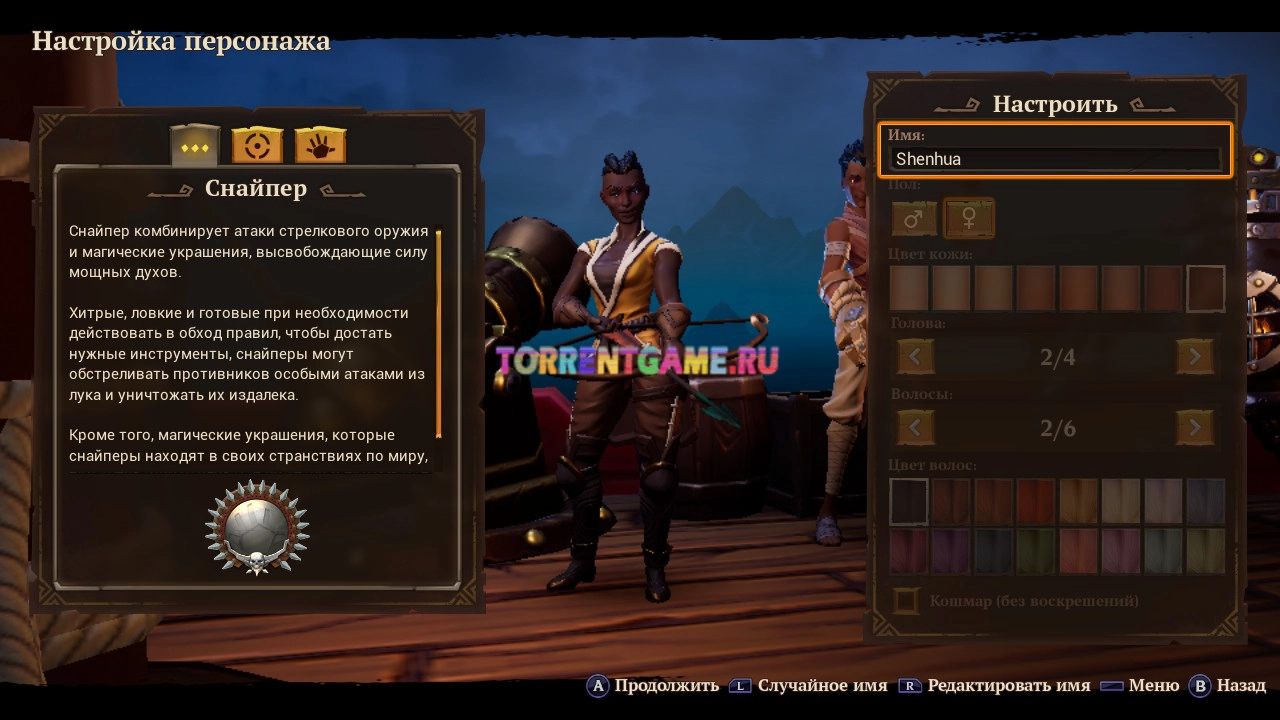Switch to the previous hairstyle (Волосы)
Image resolution: width=1280 pixels, height=720 pixels.
click(915, 428)
